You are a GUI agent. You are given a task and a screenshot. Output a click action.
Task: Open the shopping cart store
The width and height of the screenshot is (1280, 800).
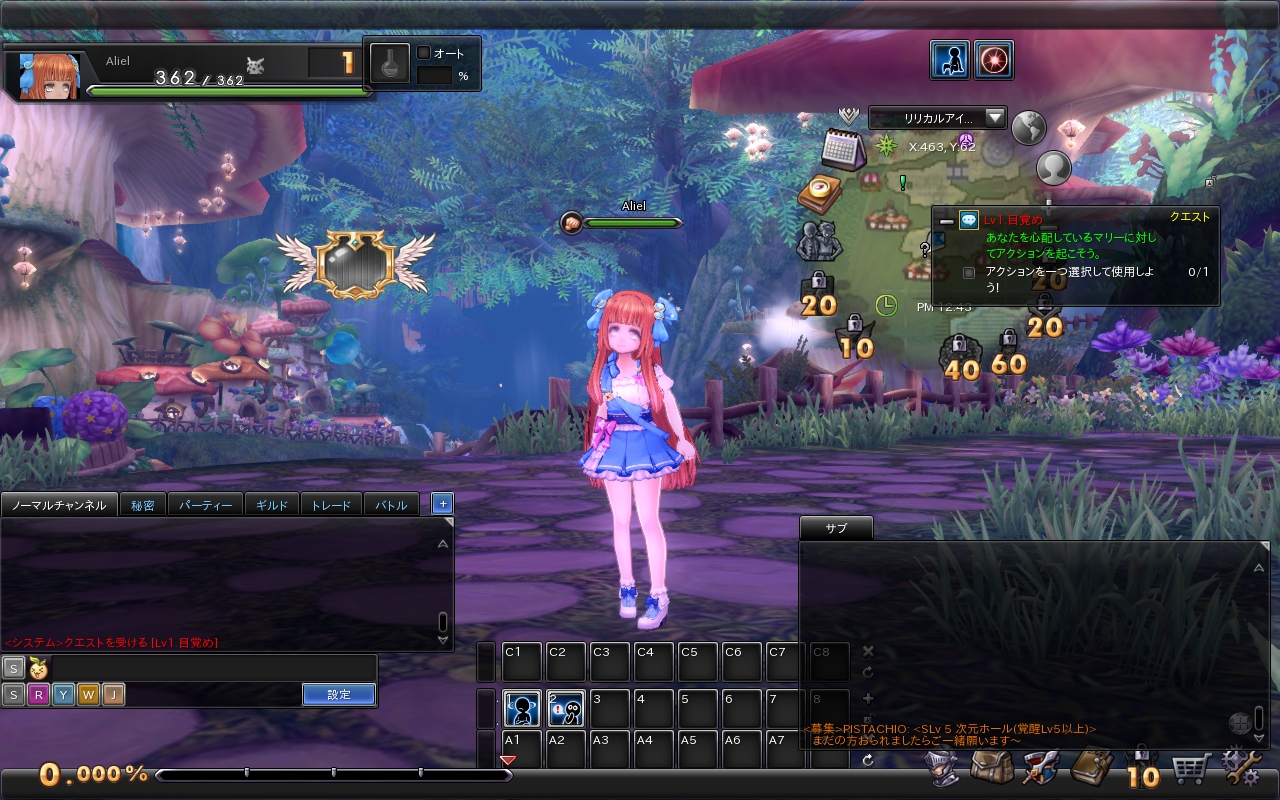click(x=1190, y=769)
